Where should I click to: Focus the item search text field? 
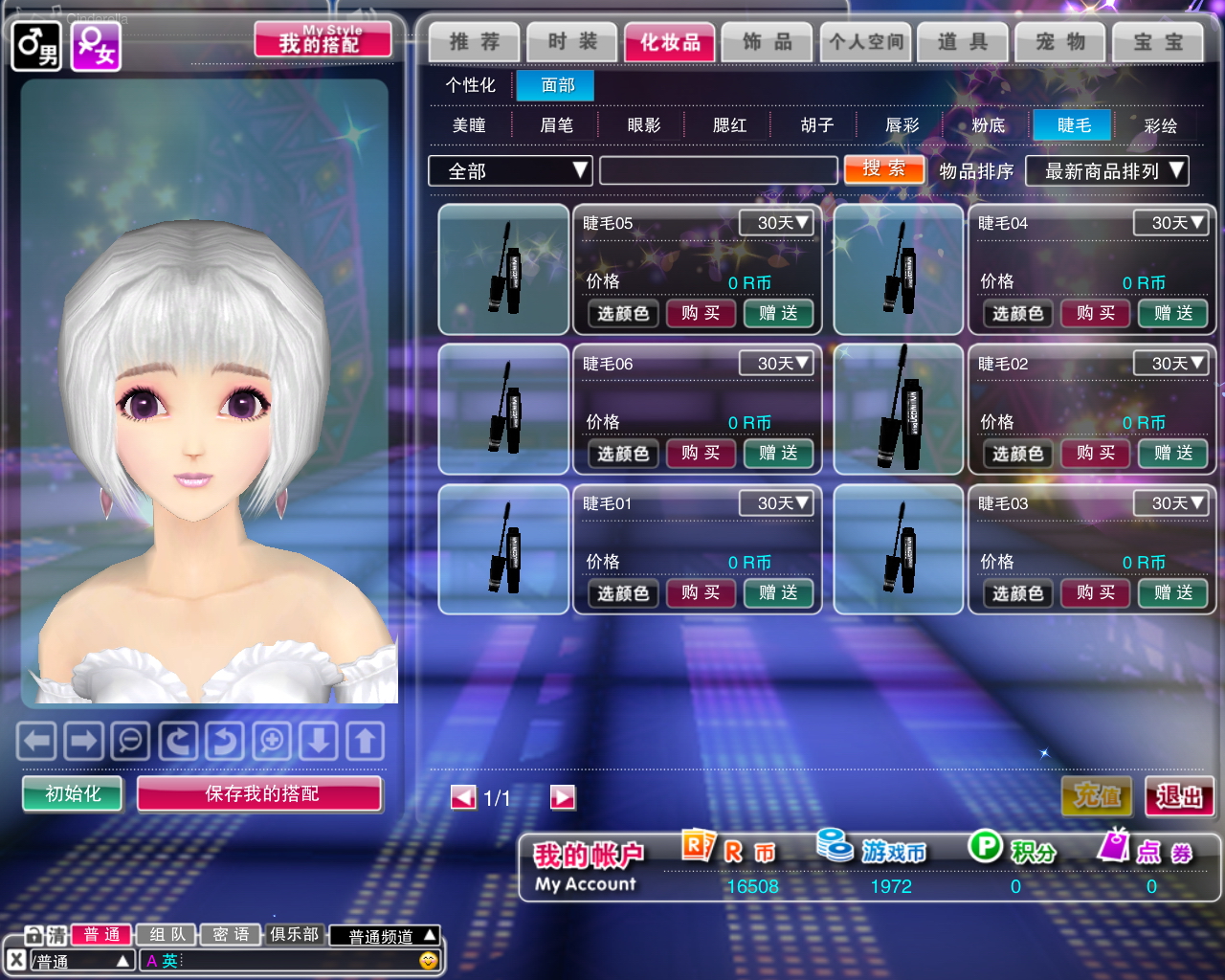click(x=718, y=170)
